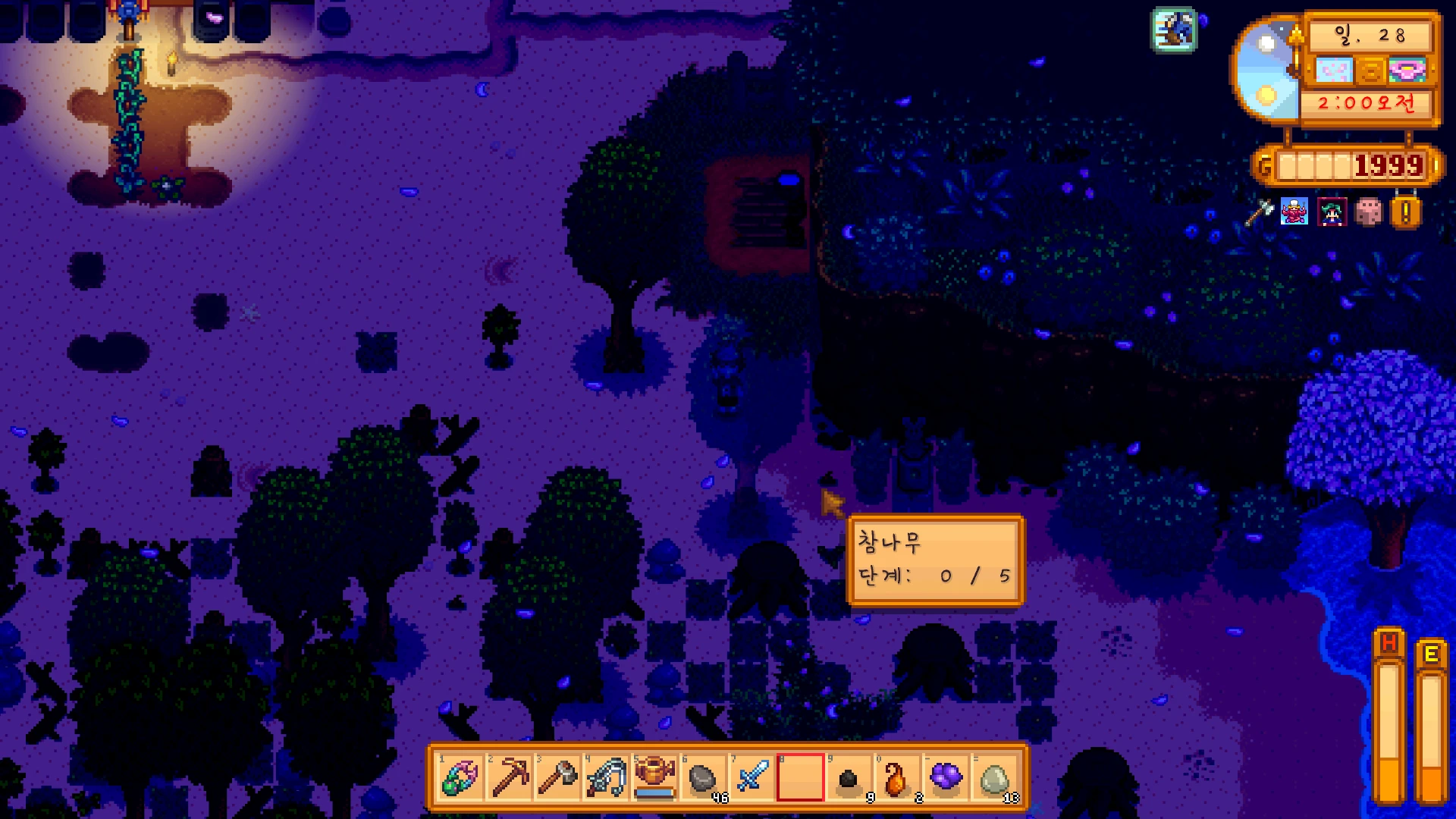Image resolution: width=1456 pixels, height=819 pixels.
Task: Choose the orange gourd item slot
Action: (897, 777)
